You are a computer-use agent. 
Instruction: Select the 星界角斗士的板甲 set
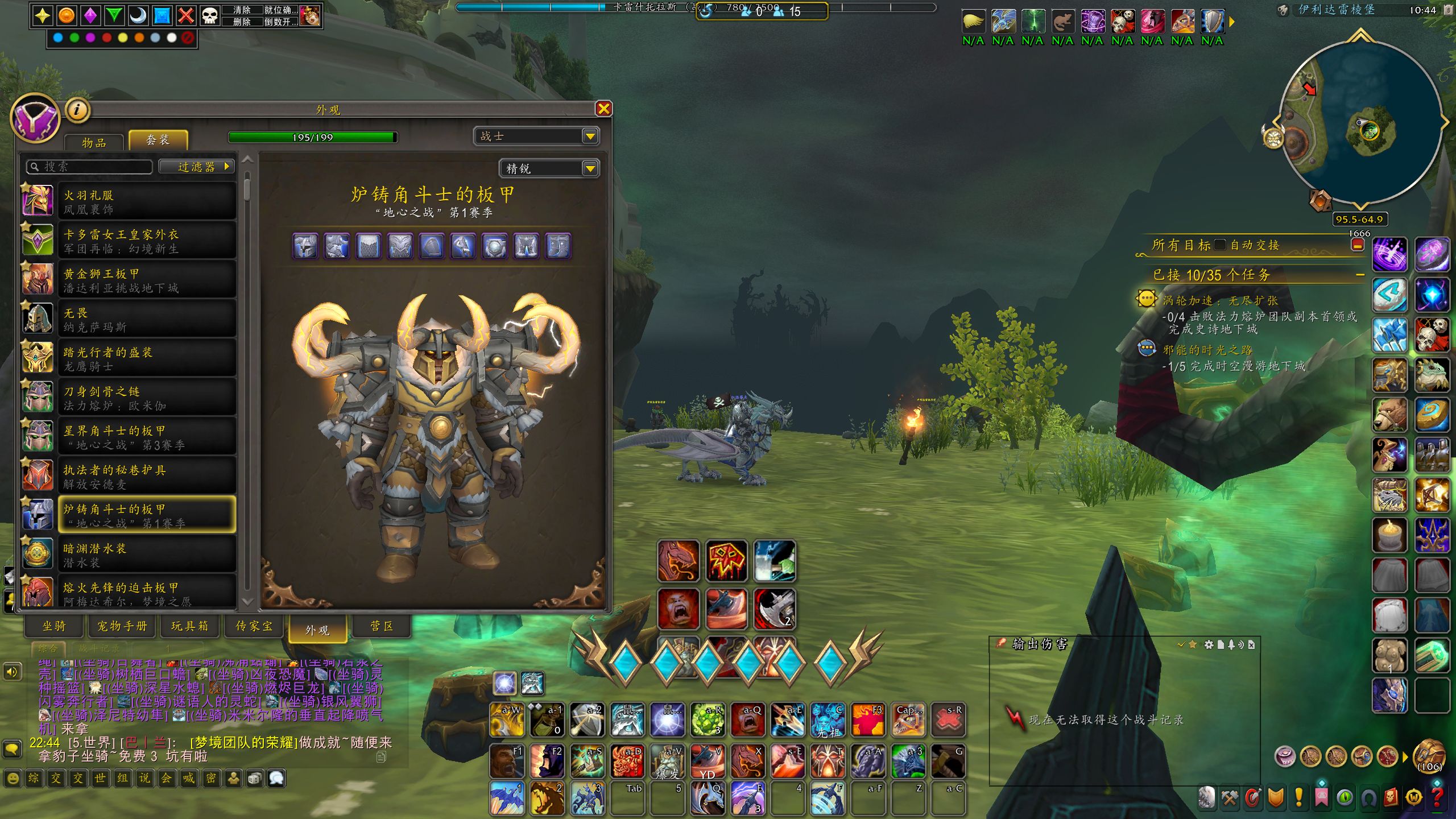point(147,437)
